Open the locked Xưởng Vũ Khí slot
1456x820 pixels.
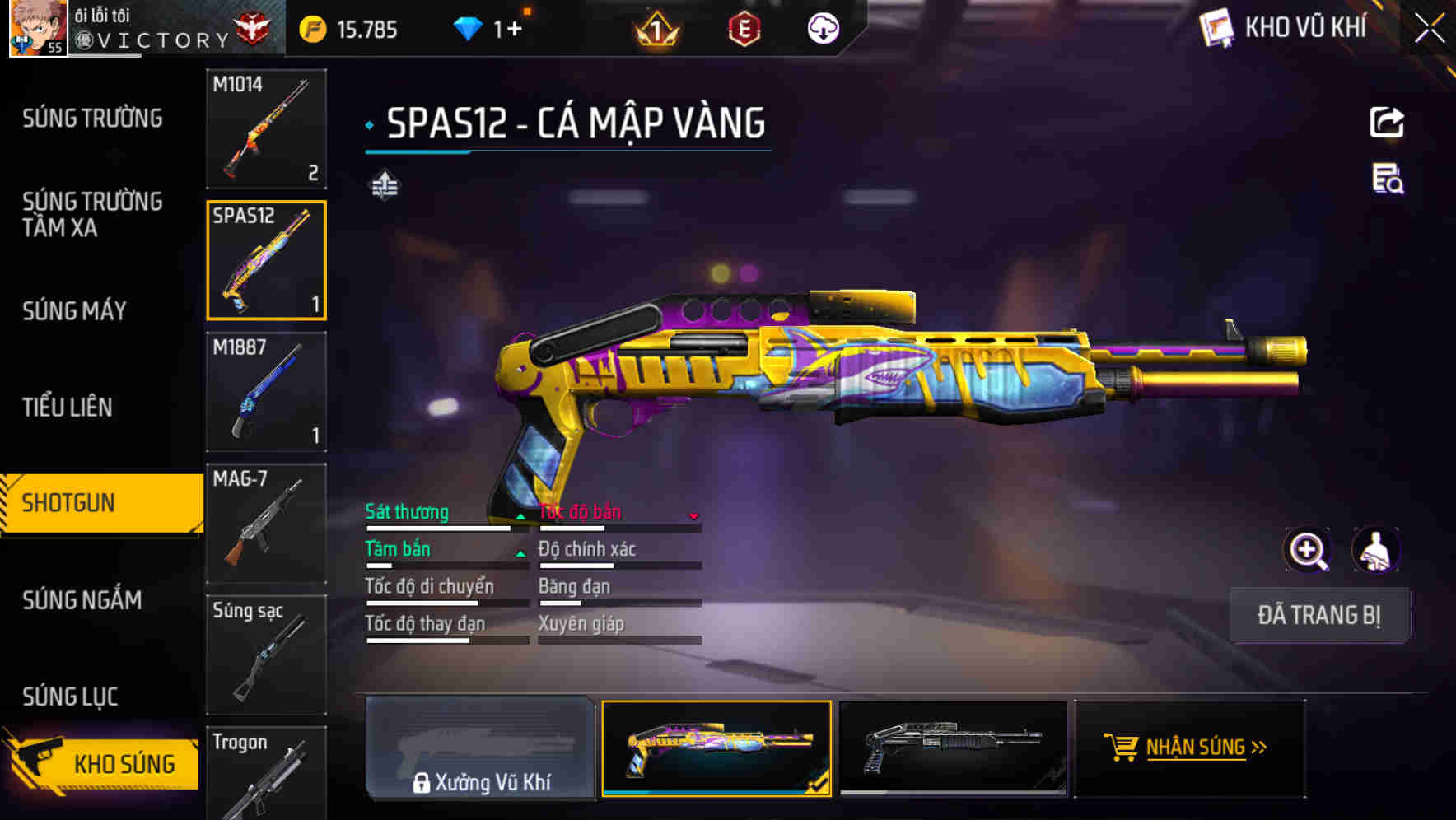480,748
